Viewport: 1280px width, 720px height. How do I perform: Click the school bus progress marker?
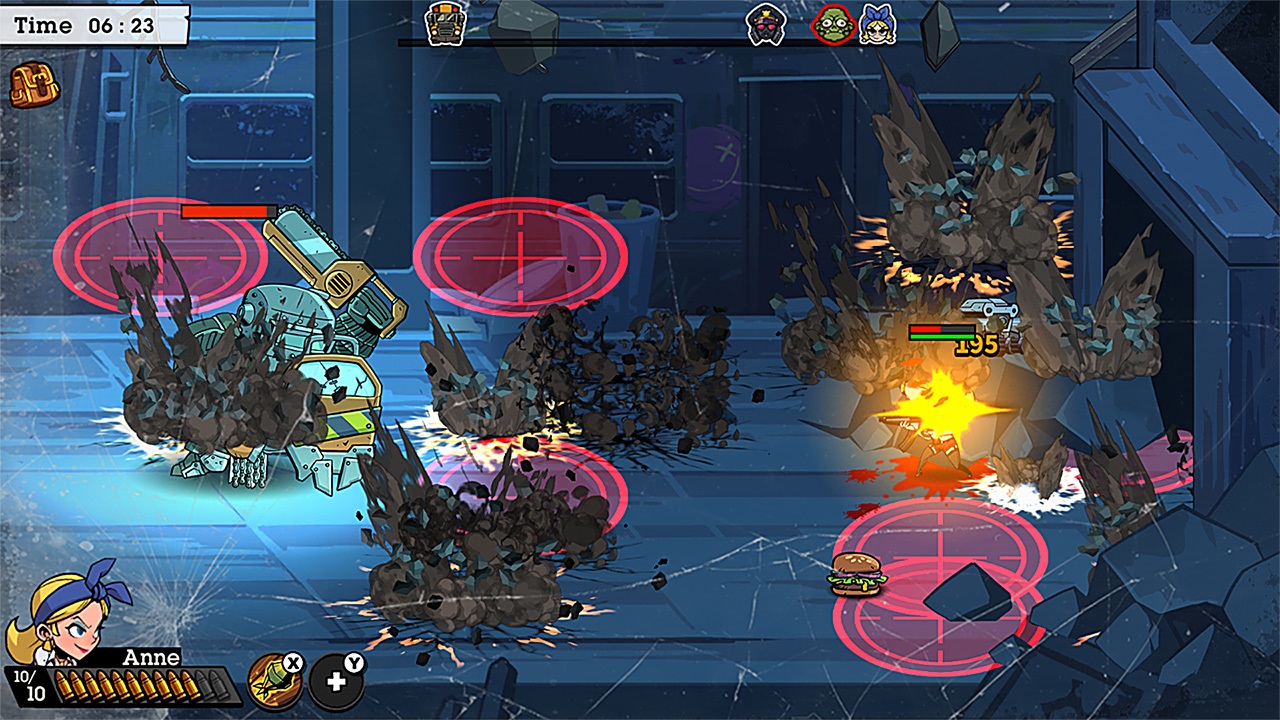coord(443,23)
